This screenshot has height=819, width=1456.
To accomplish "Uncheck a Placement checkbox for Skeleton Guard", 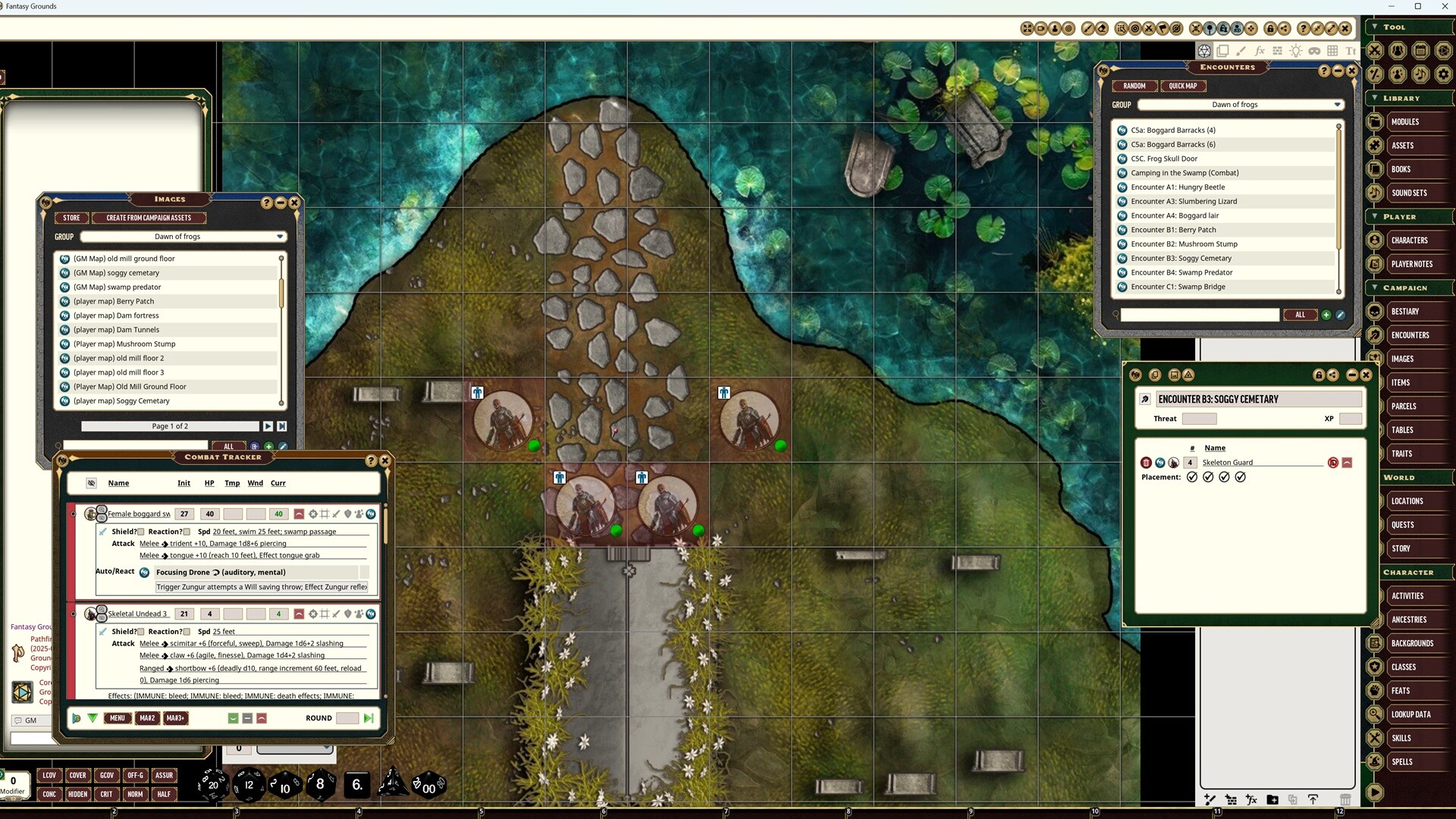I will pyautogui.click(x=1194, y=477).
